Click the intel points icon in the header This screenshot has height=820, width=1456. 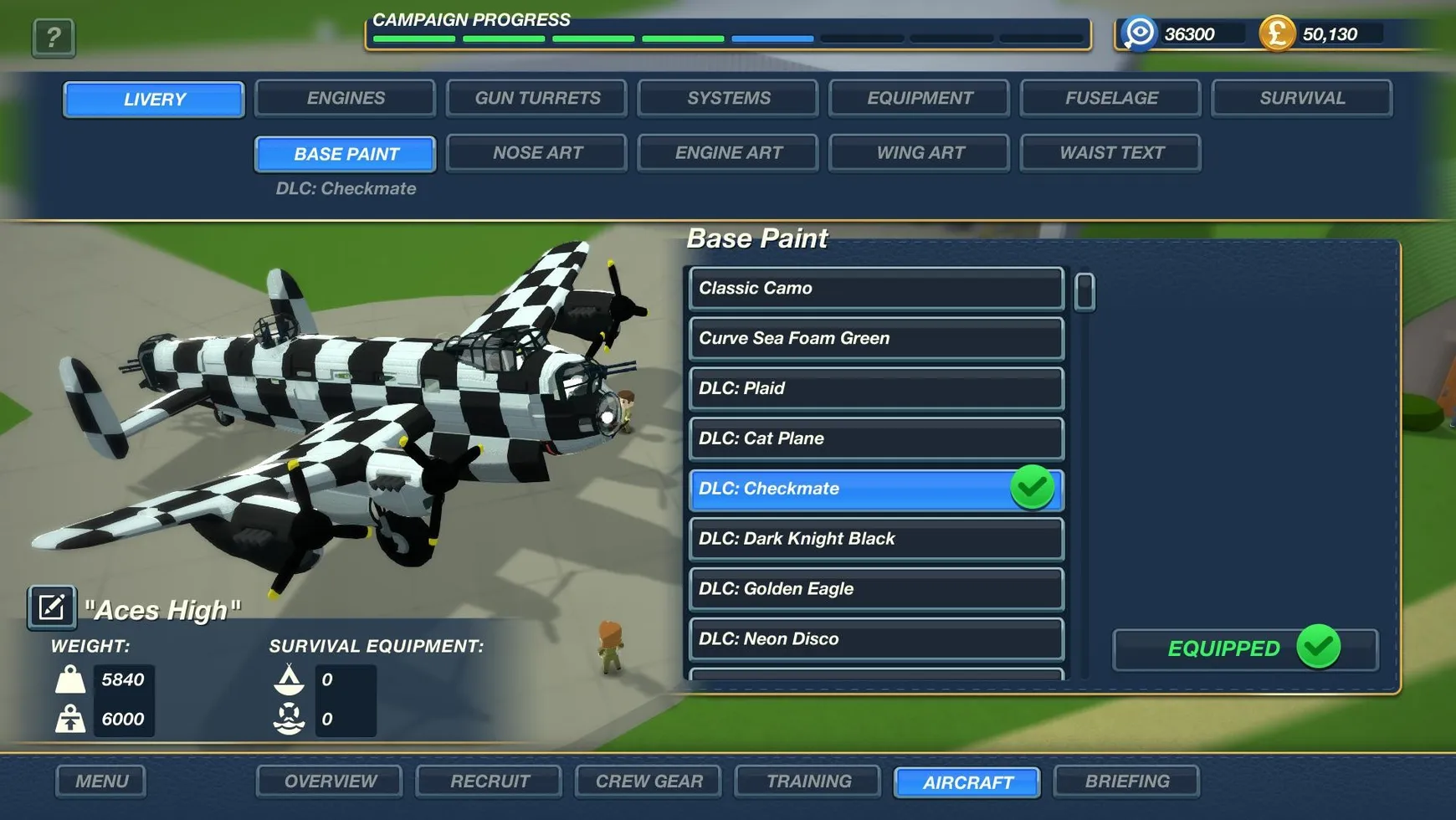[1139, 34]
